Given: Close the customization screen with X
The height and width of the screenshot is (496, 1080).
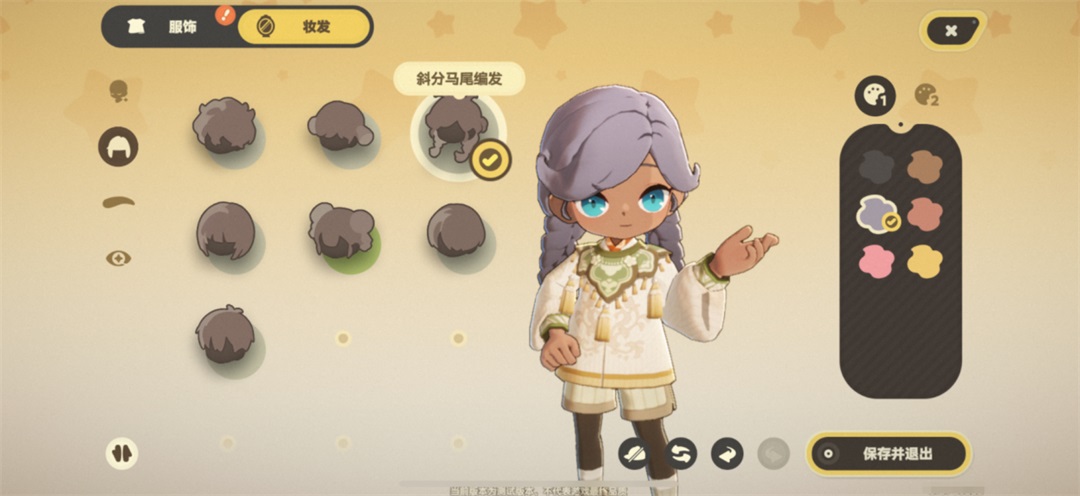Looking at the screenshot, I should pyautogui.click(x=951, y=31).
